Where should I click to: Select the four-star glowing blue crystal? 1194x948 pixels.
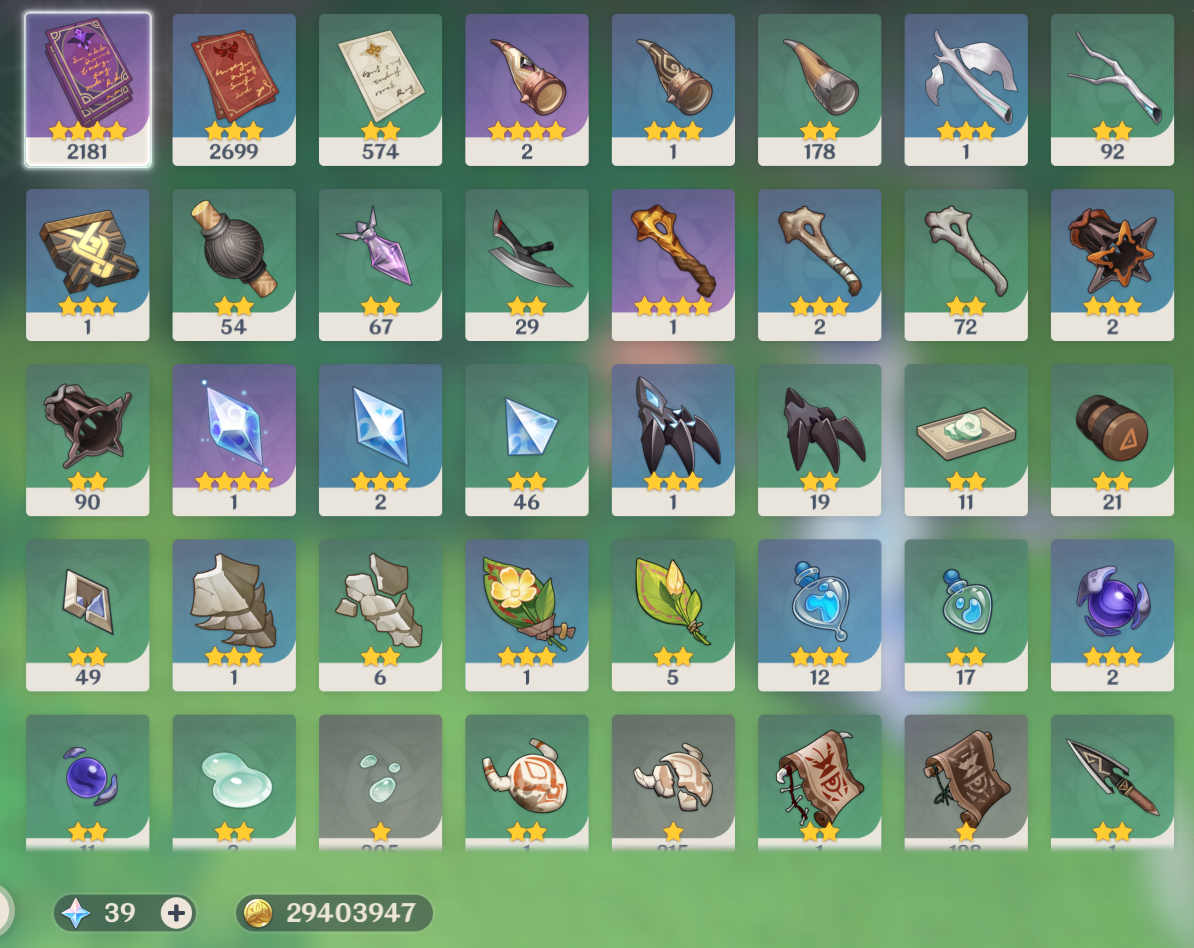coord(234,438)
